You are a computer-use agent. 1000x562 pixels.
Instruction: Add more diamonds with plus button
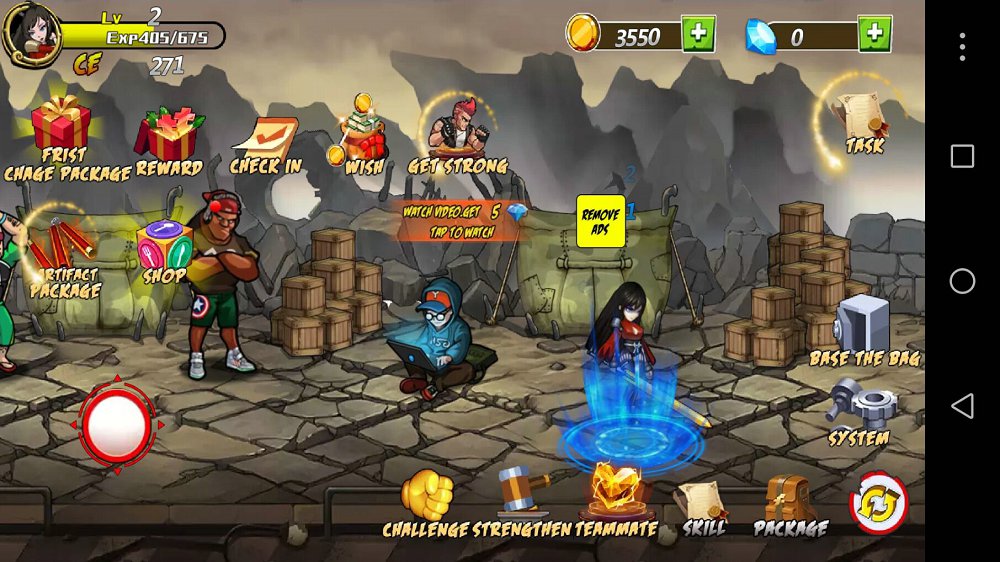[875, 34]
